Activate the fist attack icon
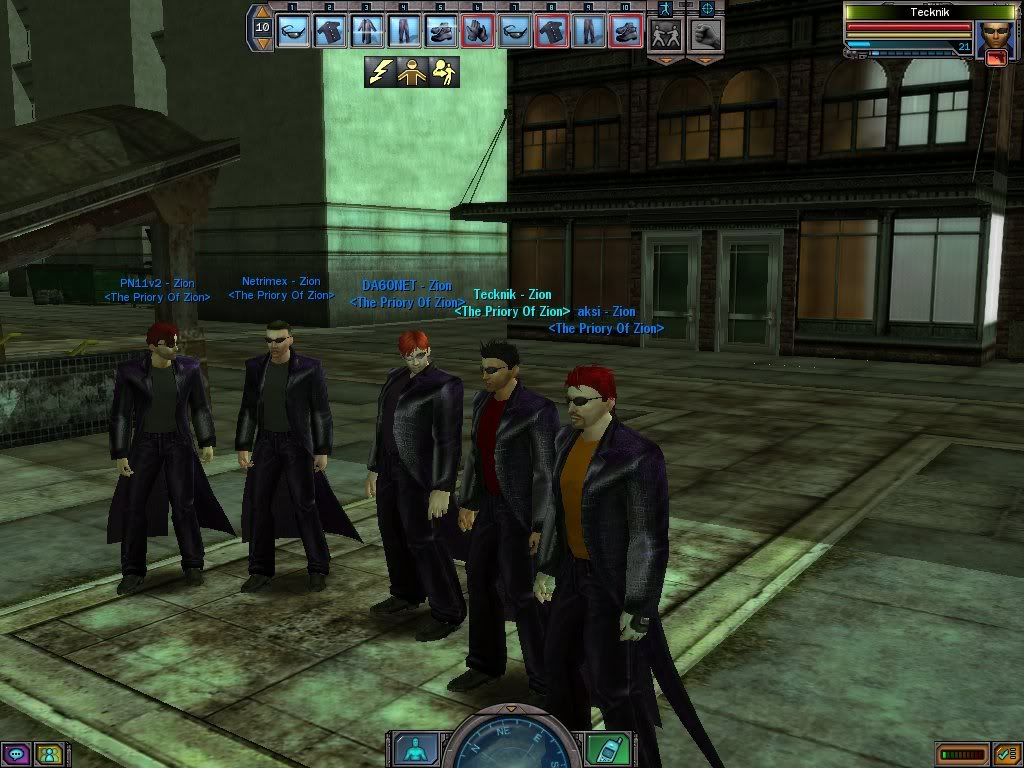The image size is (1024, 768). pos(706,34)
